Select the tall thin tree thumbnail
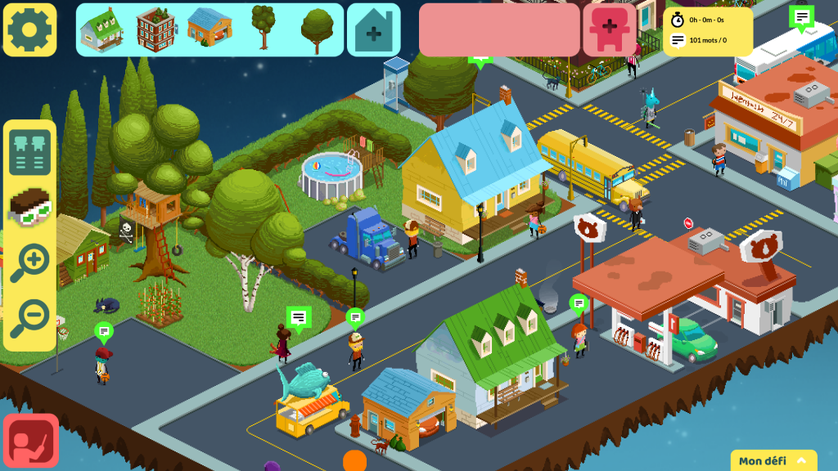The image size is (838, 471). click(x=263, y=27)
